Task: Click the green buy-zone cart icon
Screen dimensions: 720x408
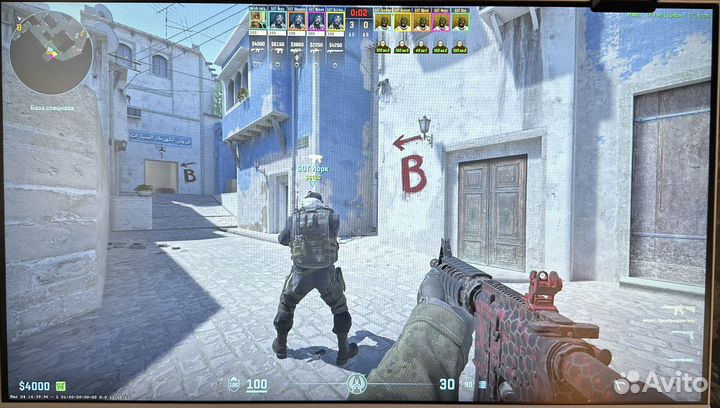Action: click(x=60, y=385)
